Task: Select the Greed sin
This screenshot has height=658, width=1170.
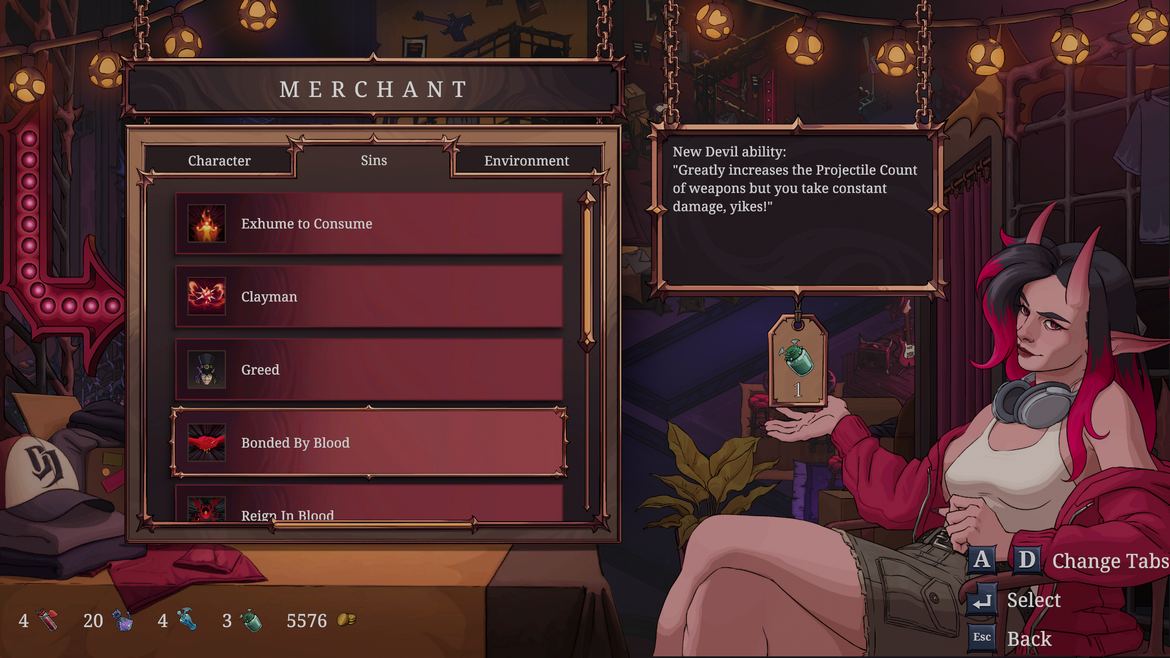Action: tap(369, 370)
